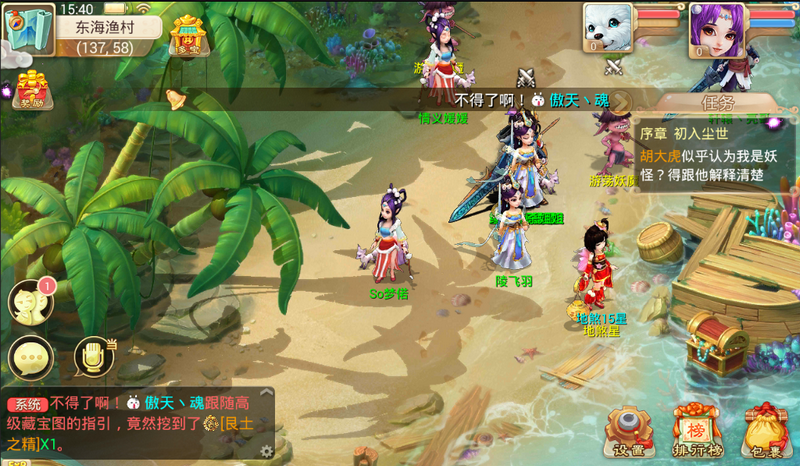The width and height of the screenshot is (800, 466).
Task: Open the 多宝 shop
Action: [x=188, y=38]
